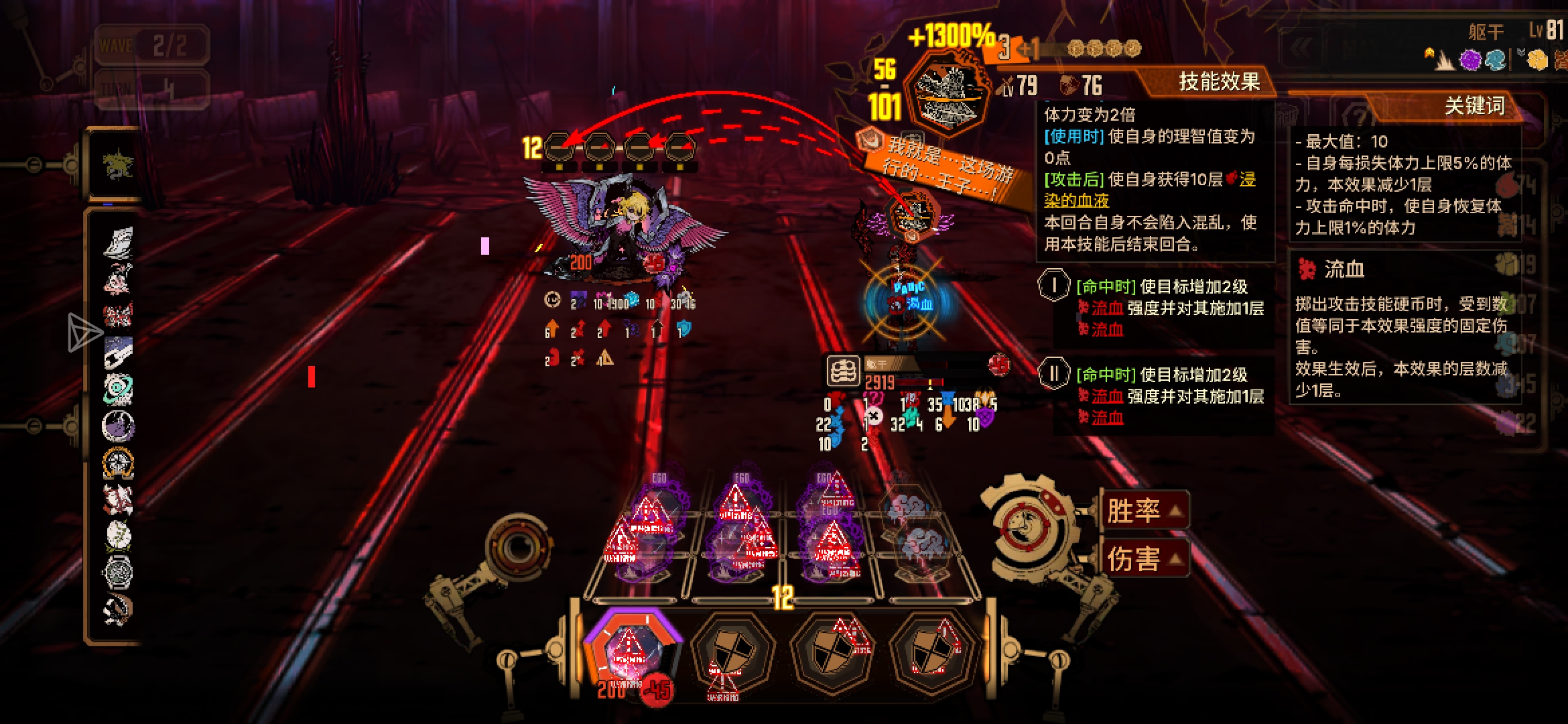Select the orange compass star gift icon

tap(118, 463)
